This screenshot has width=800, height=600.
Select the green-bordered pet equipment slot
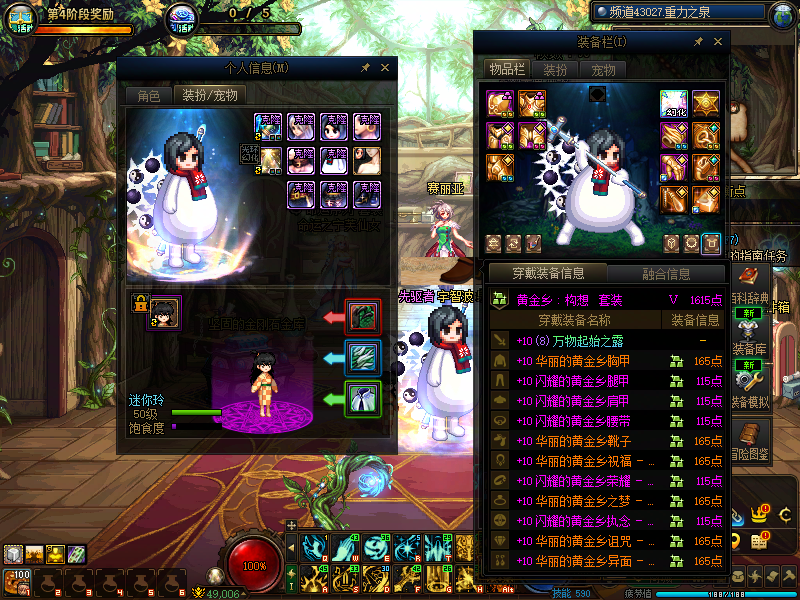pos(361,399)
